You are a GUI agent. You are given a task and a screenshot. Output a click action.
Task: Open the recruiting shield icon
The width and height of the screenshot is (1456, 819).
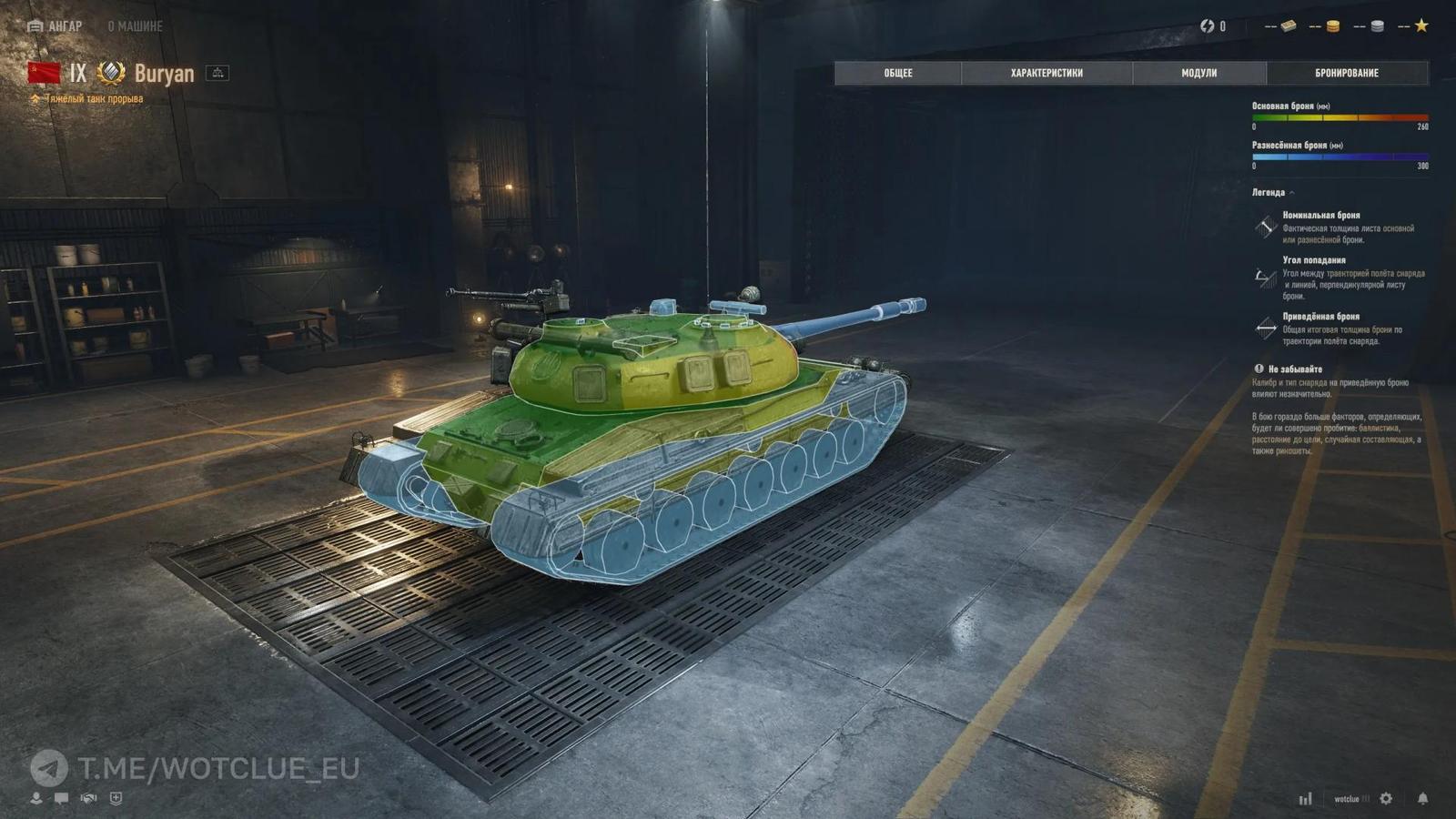116,798
